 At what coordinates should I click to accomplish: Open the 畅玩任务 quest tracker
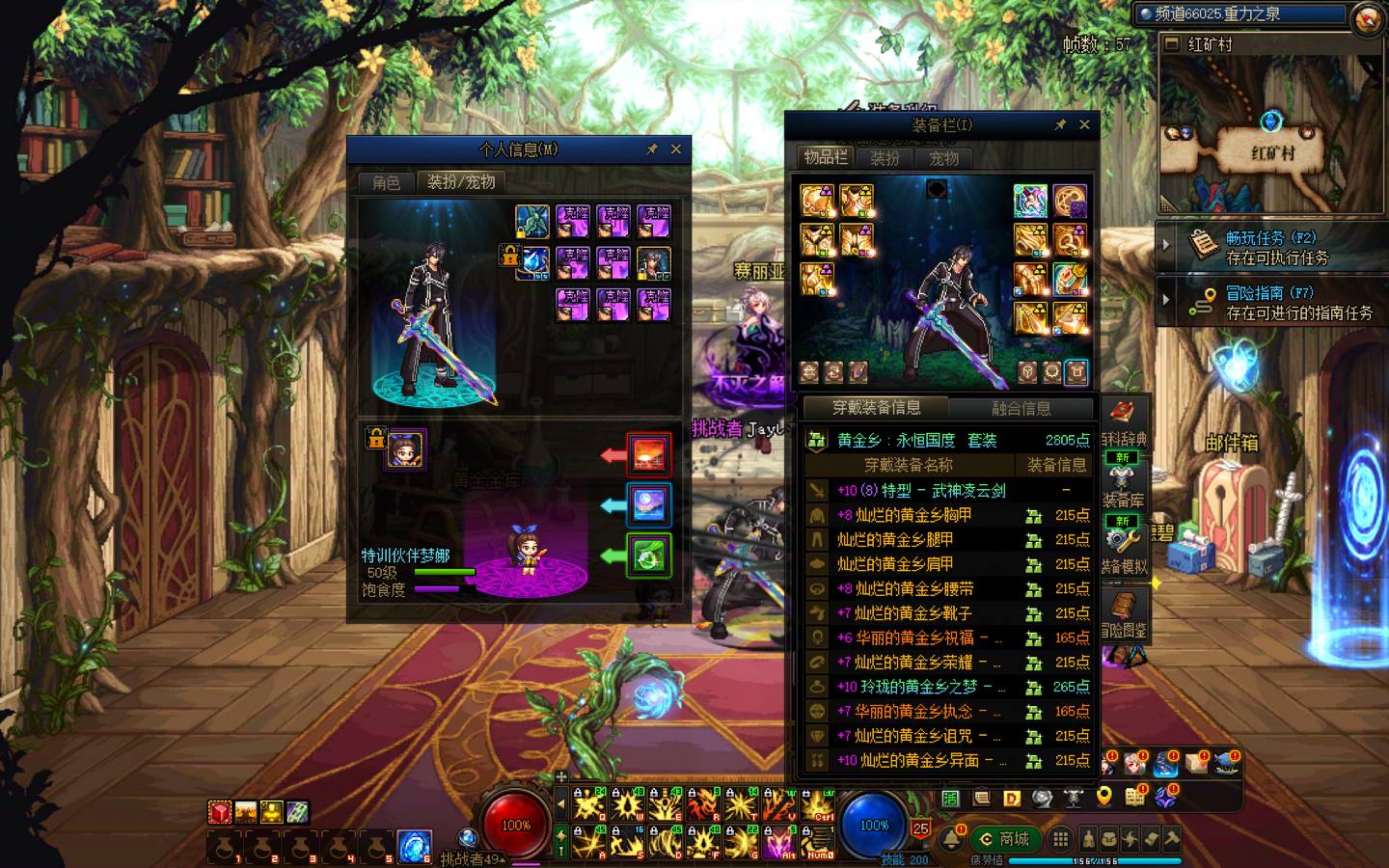[1270, 248]
